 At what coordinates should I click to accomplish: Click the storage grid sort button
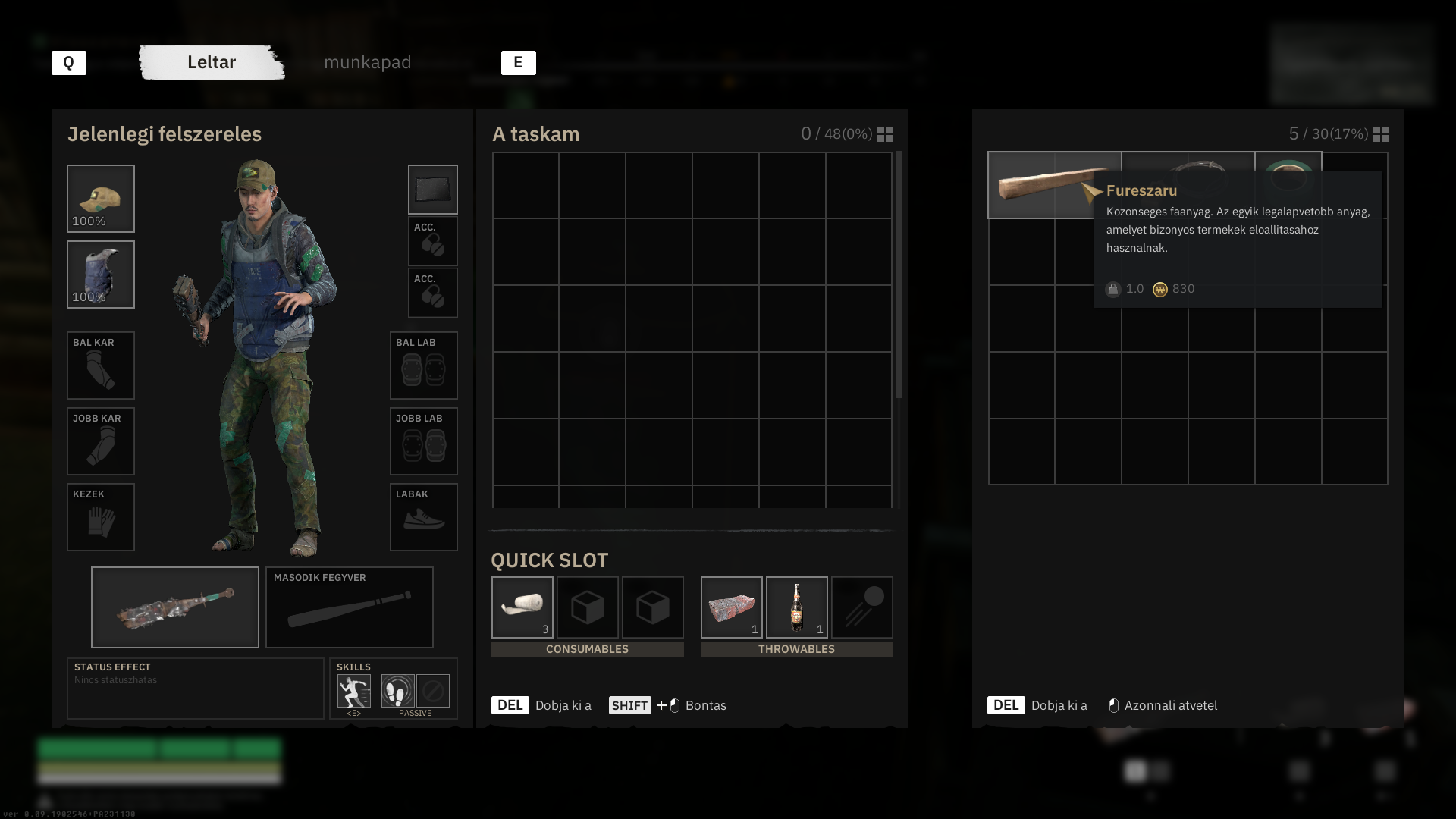pyautogui.click(x=1381, y=134)
